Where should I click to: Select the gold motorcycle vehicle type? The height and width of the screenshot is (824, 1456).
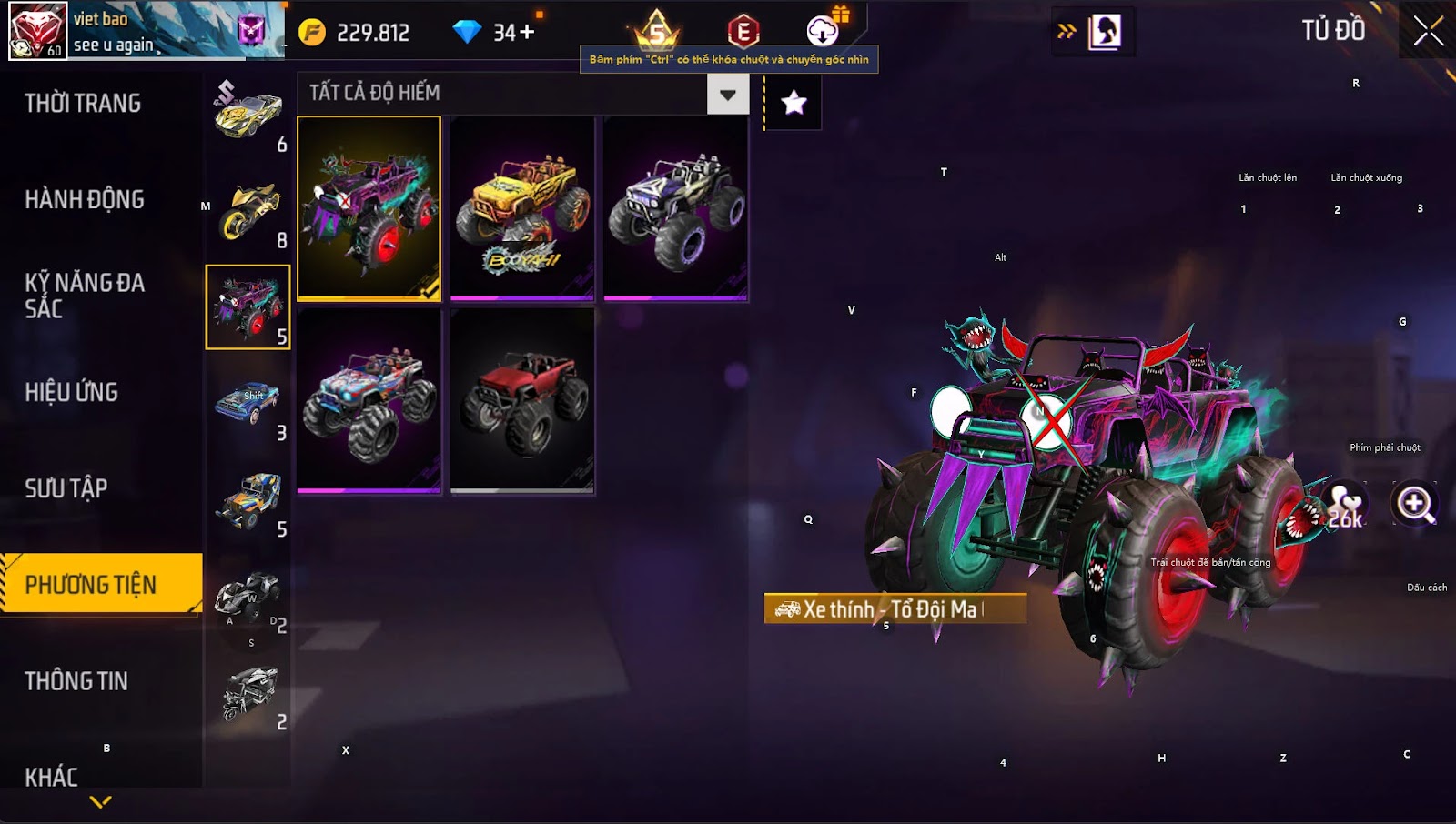[x=248, y=211]
